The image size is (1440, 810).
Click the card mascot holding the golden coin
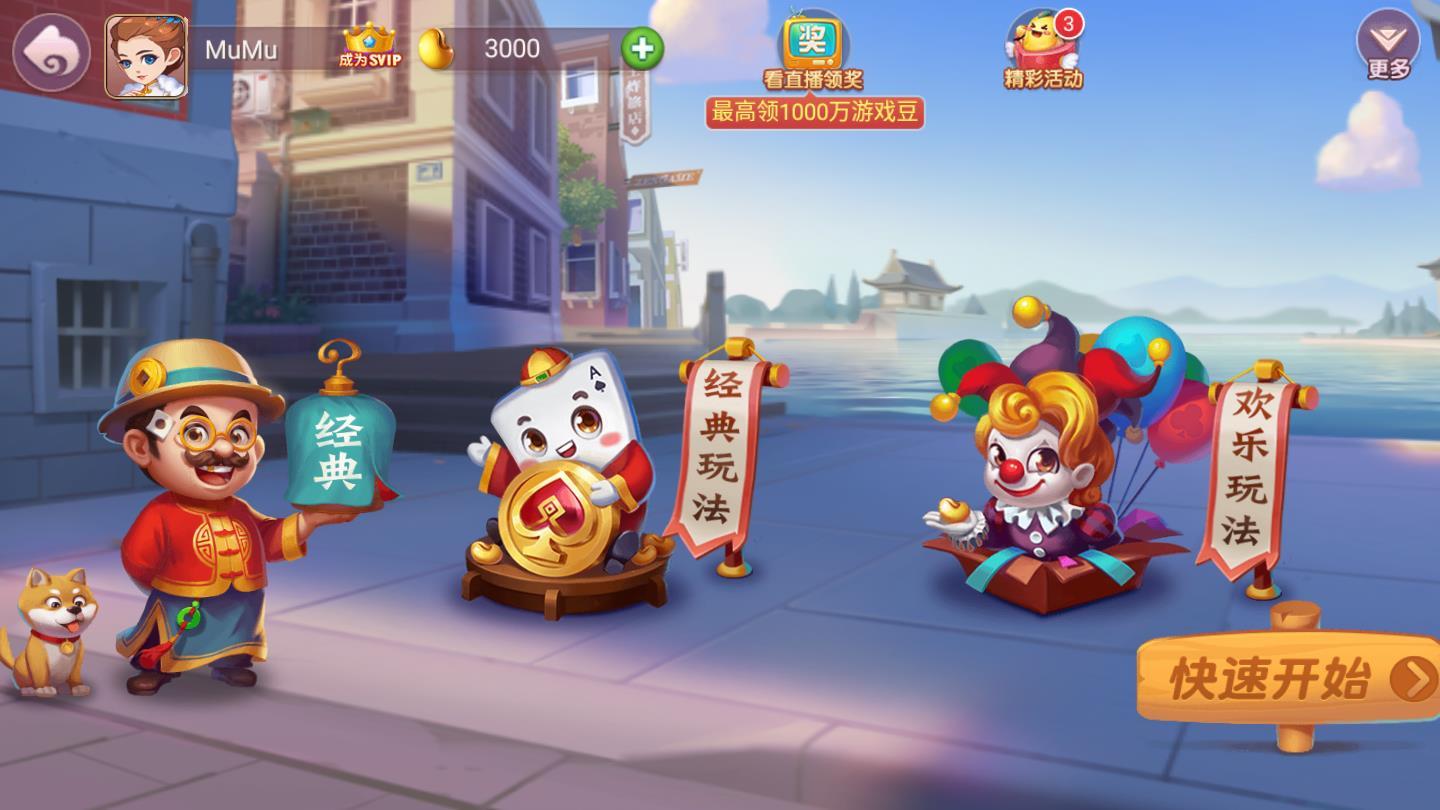tap(556, 460)
